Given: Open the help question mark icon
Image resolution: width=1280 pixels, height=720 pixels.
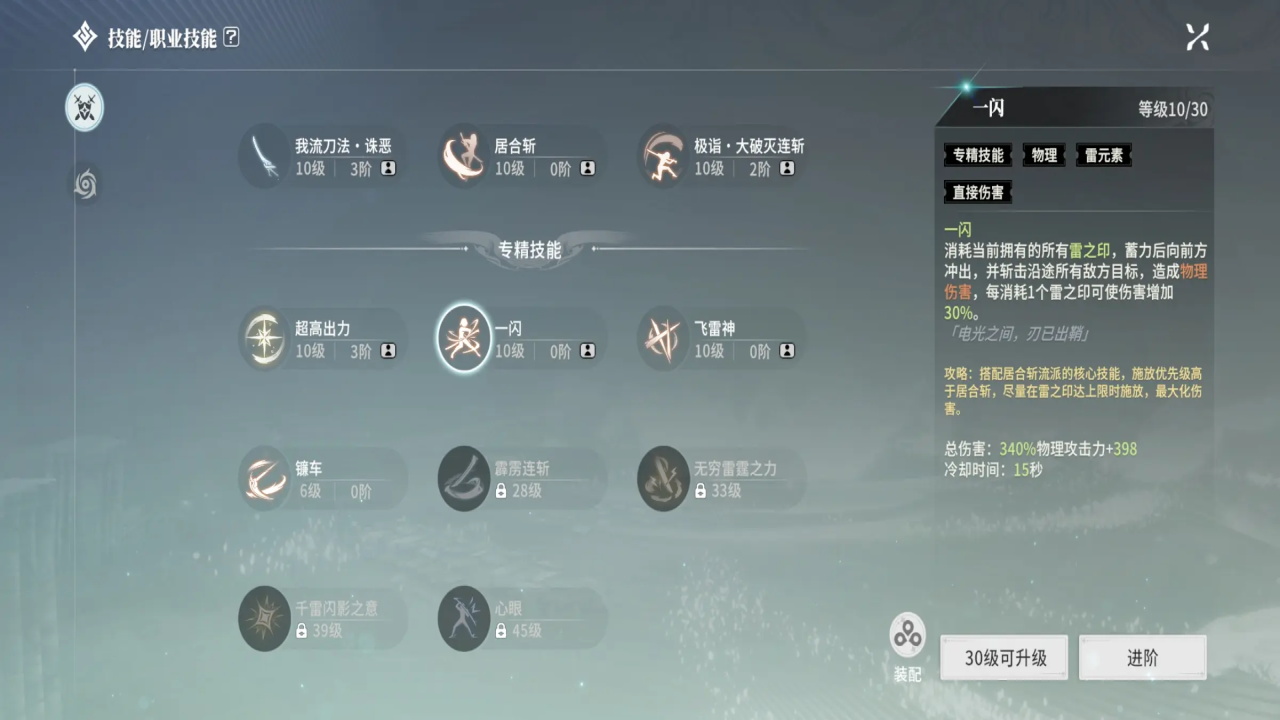Looking at the screenshot, I should (x=231, y=38).
